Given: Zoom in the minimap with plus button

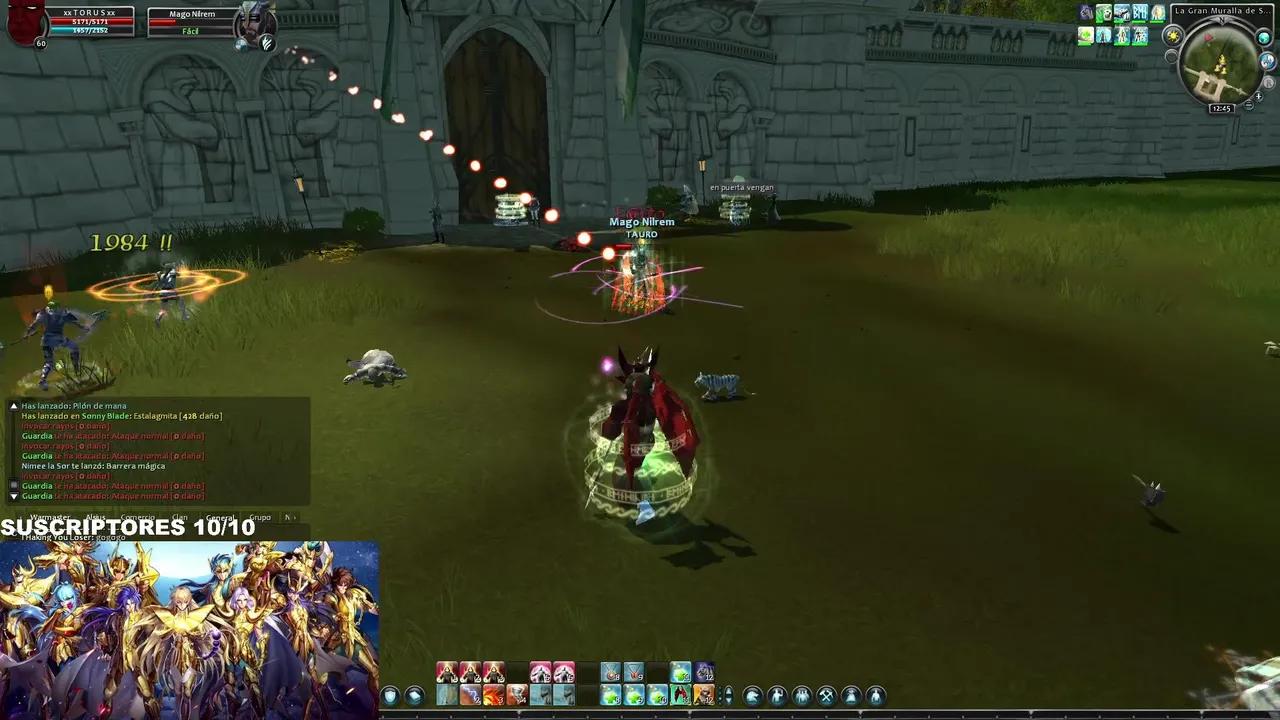Looking at the screenshot, I should tap(1258, 96).
